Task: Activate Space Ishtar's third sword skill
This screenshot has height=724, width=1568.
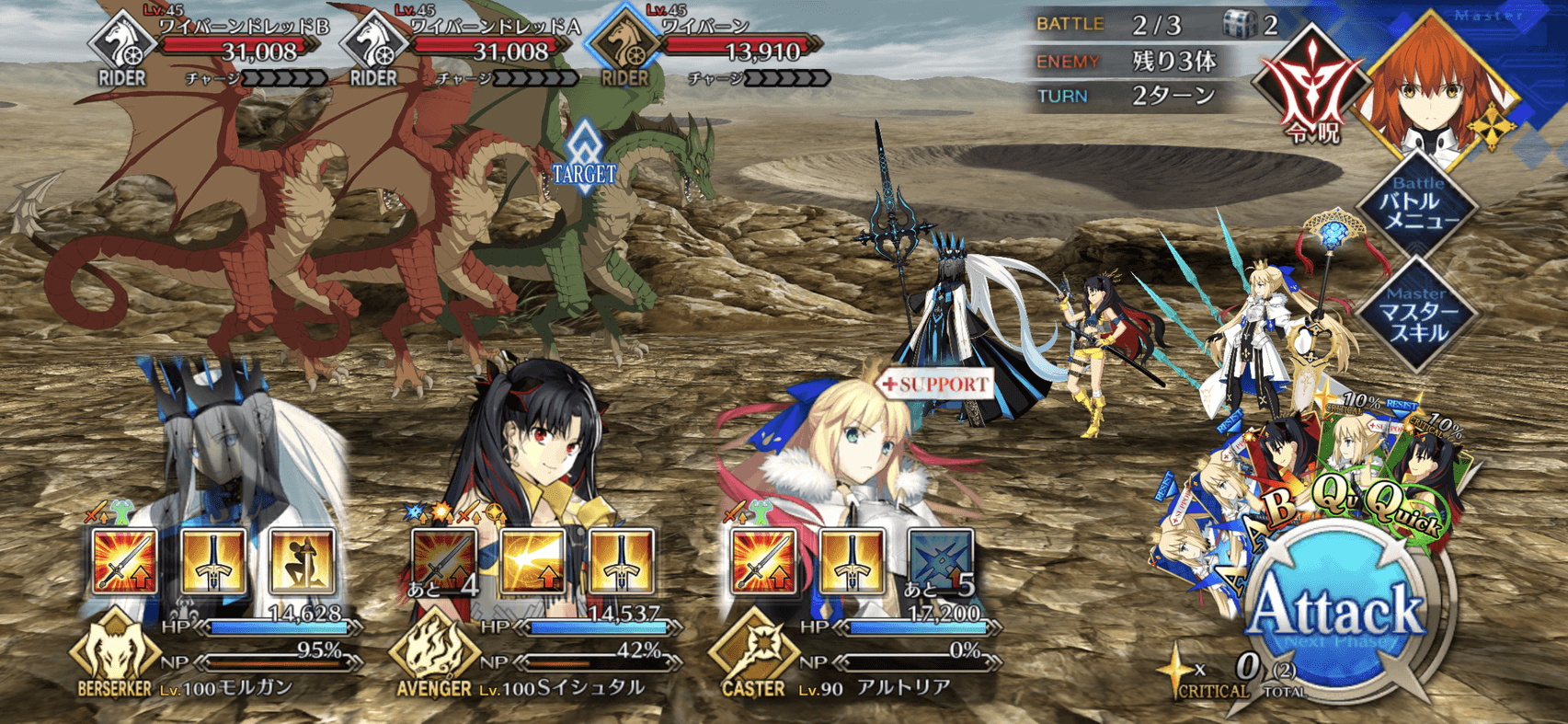Action: tap(621, 560)
